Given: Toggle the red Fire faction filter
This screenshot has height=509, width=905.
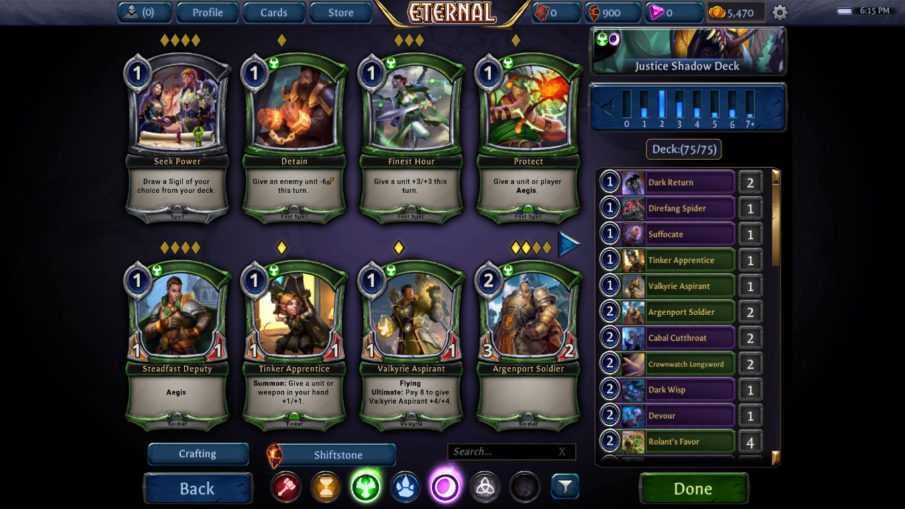Looking at the screenshot, I should tap(287, 487).
